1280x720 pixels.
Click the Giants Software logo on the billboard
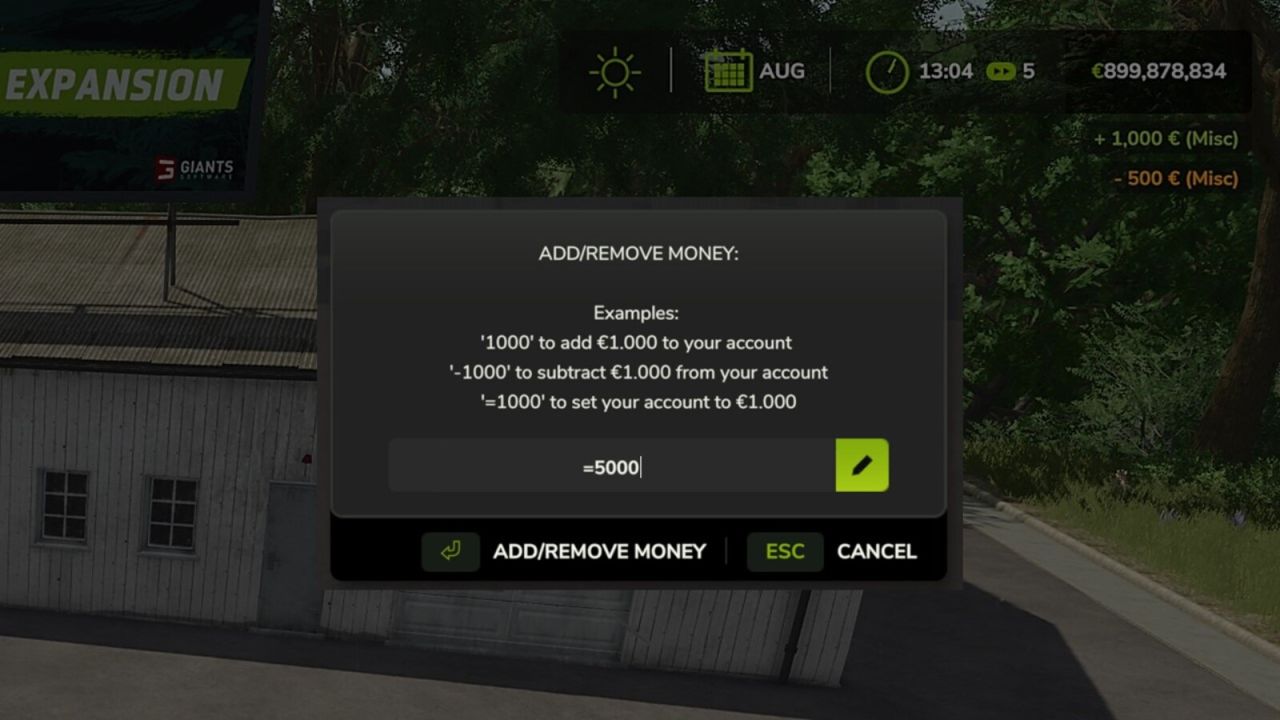(x=196, y=170)
